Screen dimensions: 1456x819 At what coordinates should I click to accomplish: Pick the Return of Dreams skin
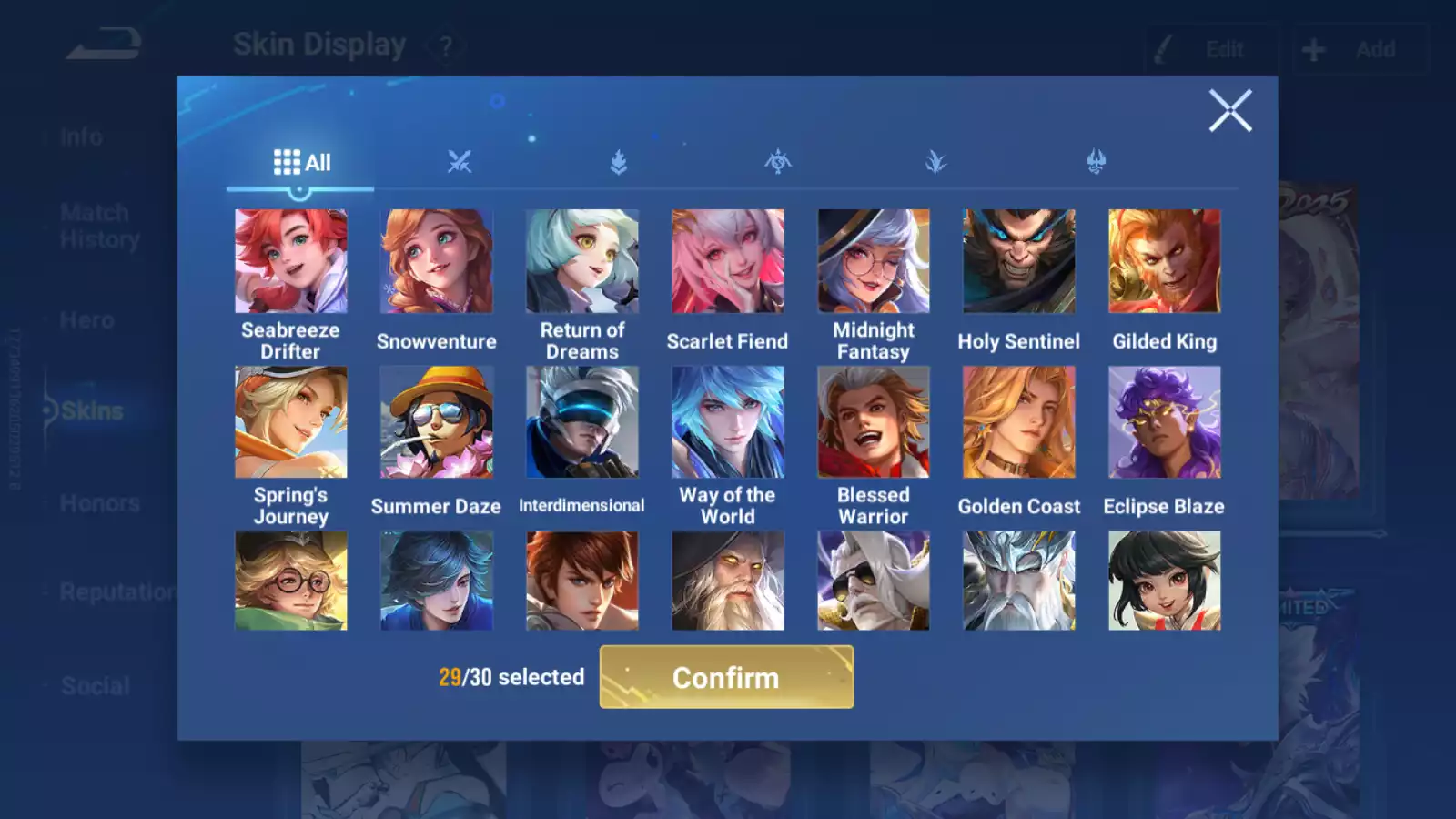coord(581,262)
